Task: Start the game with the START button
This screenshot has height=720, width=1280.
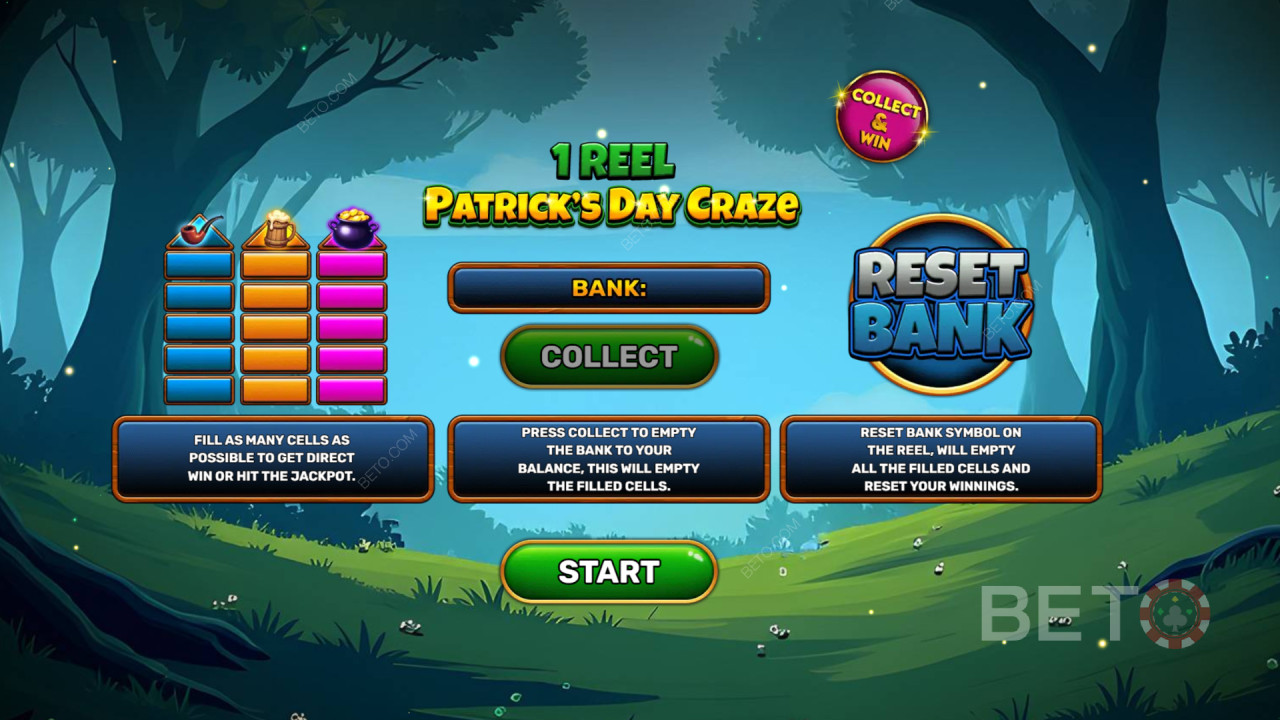Action: tap(609, 572)
